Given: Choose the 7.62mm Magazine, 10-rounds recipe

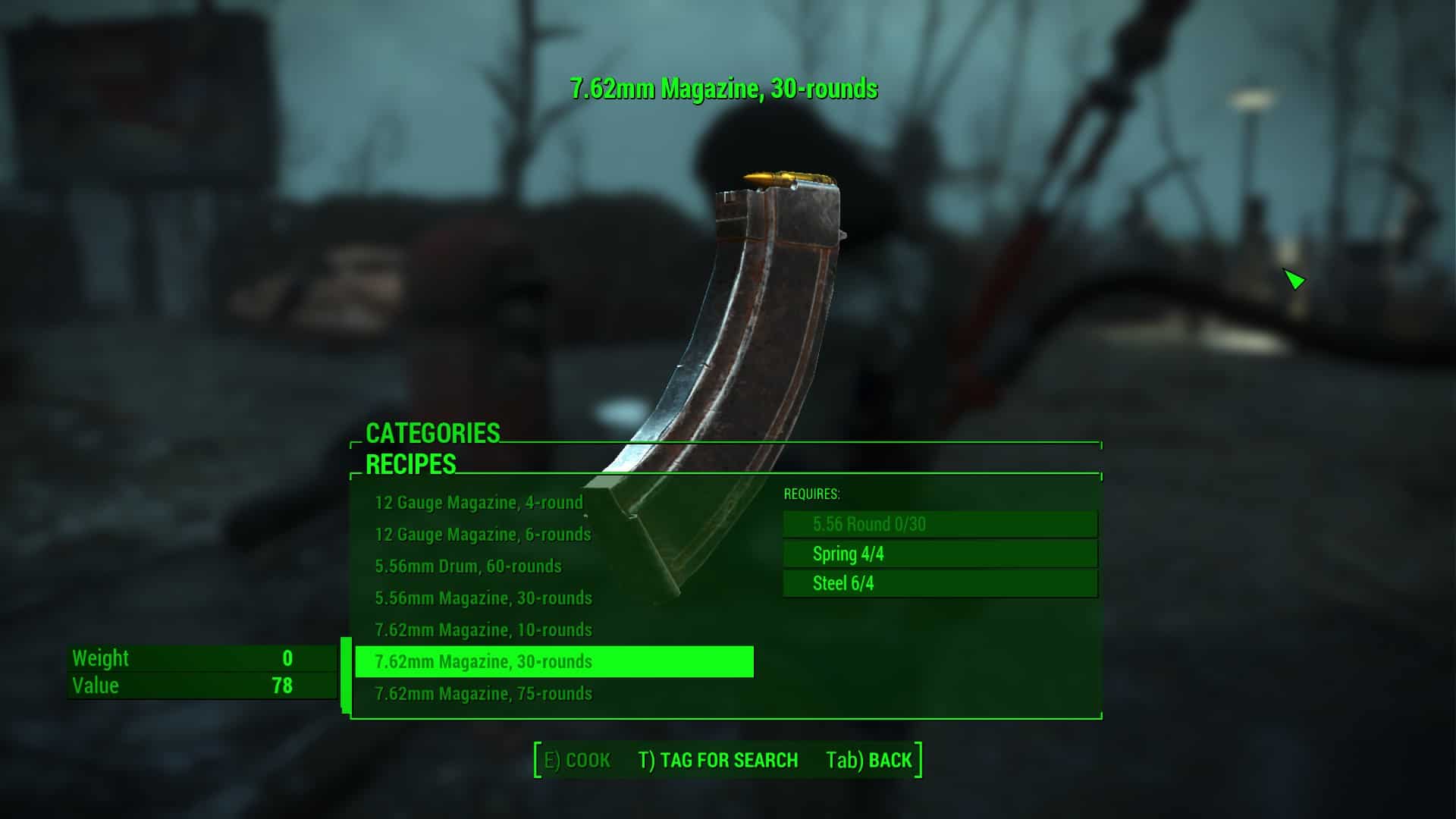Looking at the screenshot, I should click(483, 630).
